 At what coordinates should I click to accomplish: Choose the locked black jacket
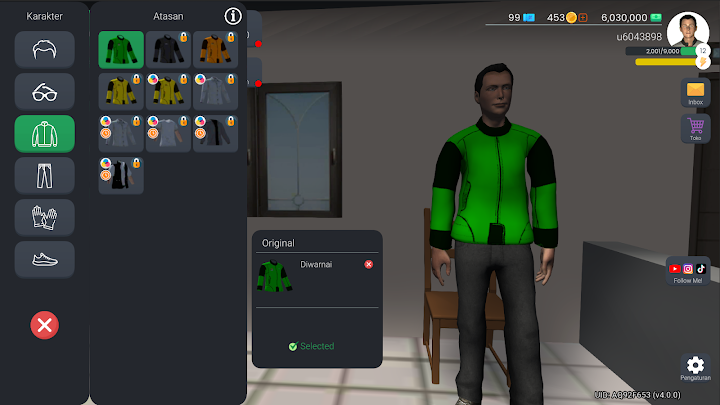(168, 49)
